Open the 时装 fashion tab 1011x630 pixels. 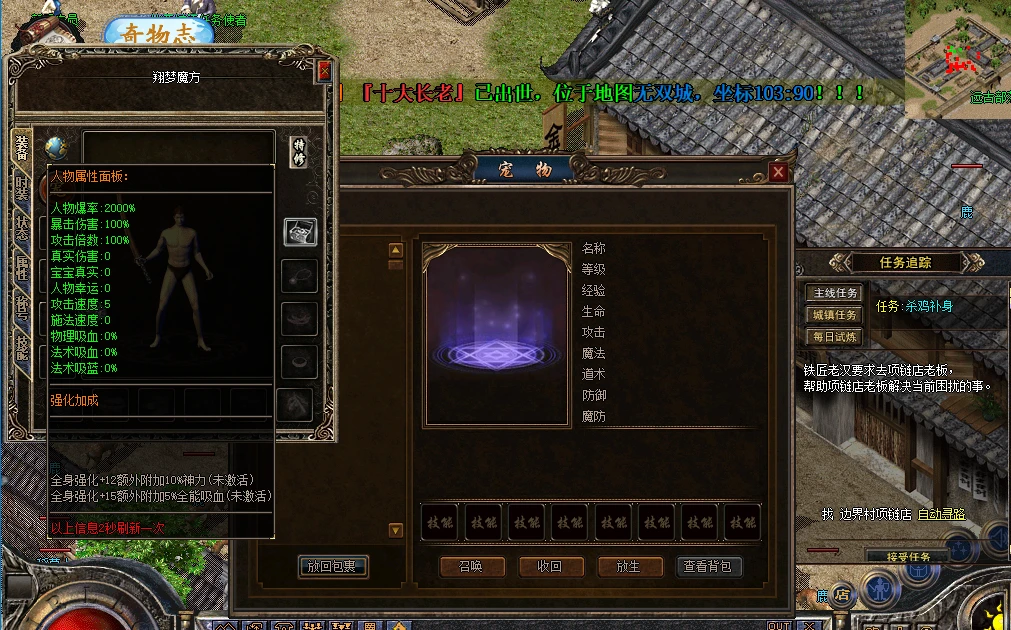pos(21,187)
